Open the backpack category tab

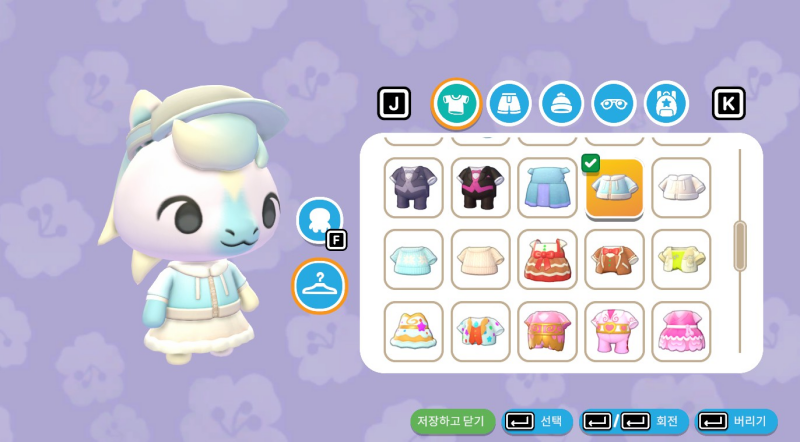[666, 103]
